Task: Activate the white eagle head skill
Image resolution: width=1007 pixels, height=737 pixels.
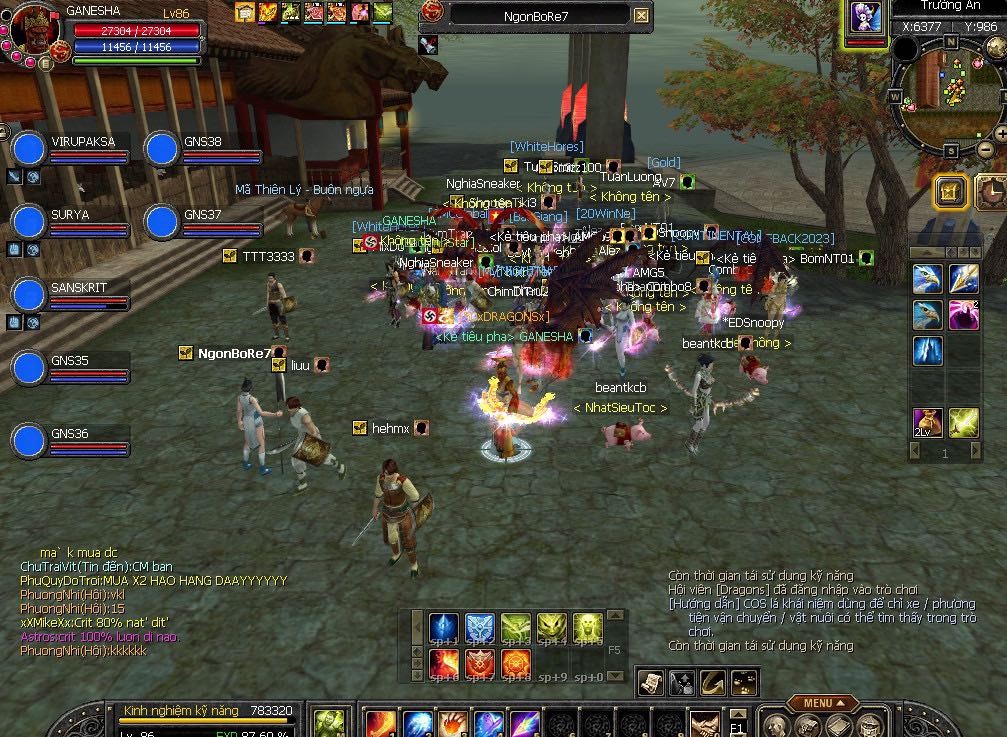Action: coord(927,279)
